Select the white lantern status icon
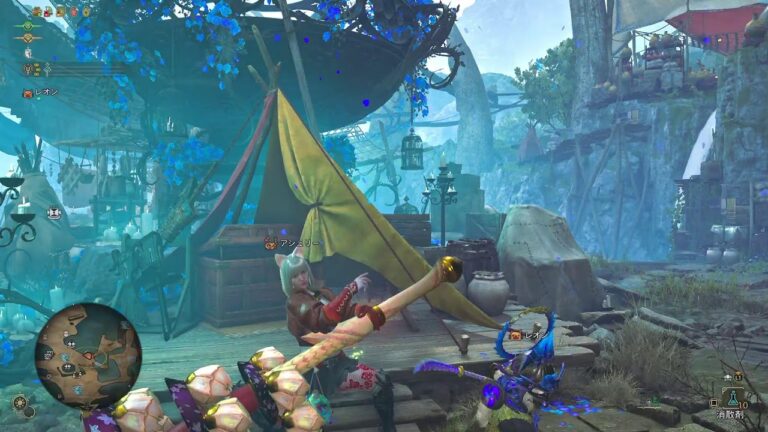The height and width of the screenshot is (432, 768). [28, 53]
